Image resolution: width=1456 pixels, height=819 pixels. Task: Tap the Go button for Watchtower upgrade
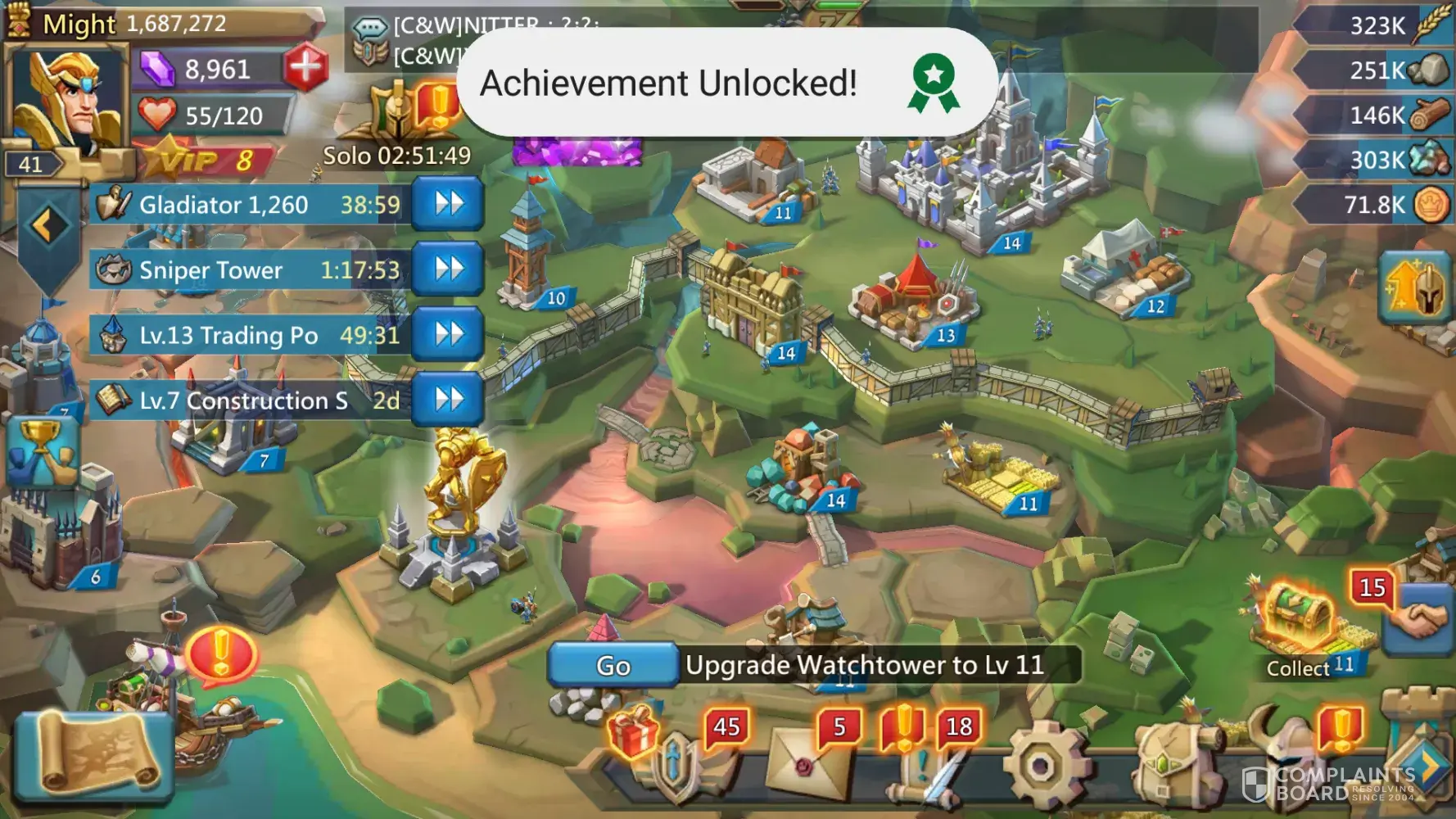(613, 665)
